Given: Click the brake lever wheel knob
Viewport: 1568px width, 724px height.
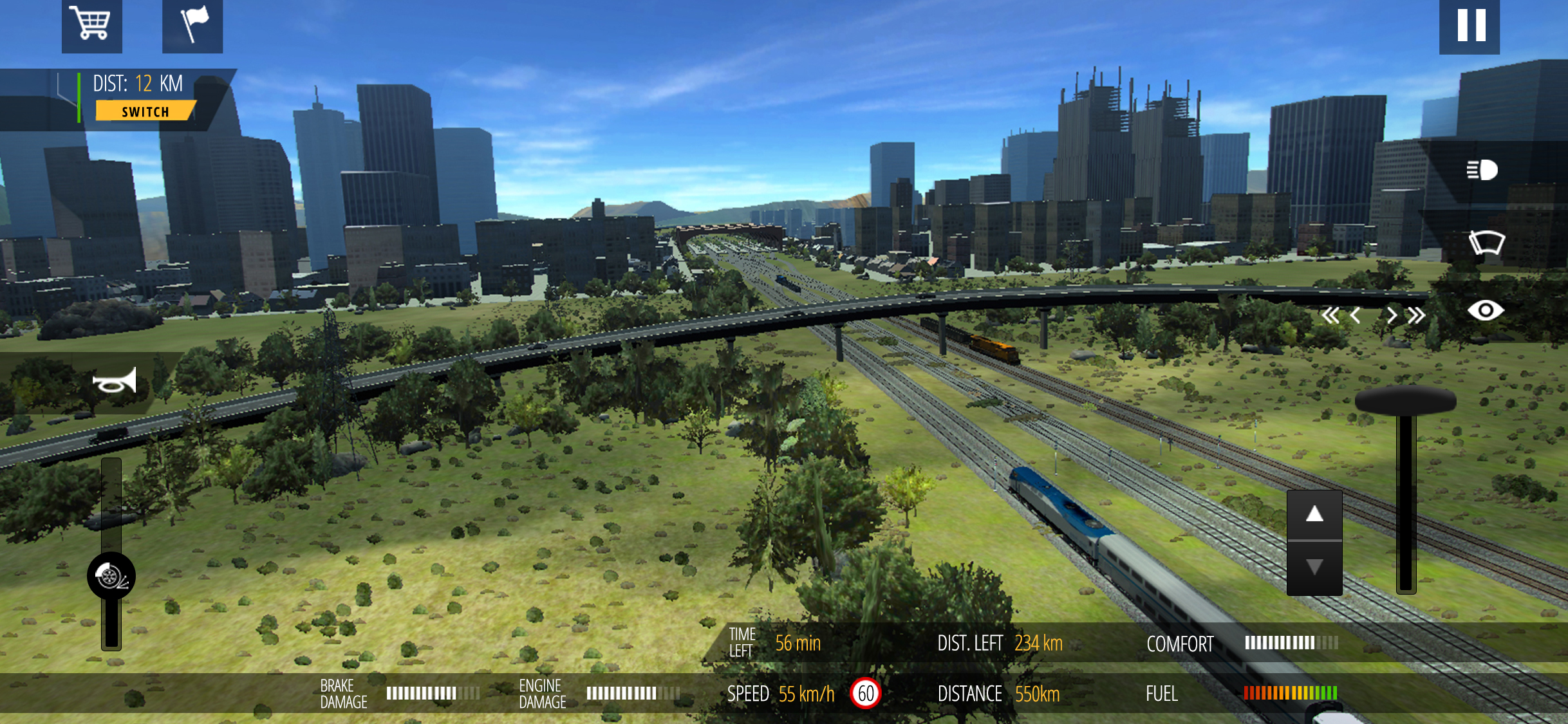Looking at the screenshot, I should coord(111,575).
